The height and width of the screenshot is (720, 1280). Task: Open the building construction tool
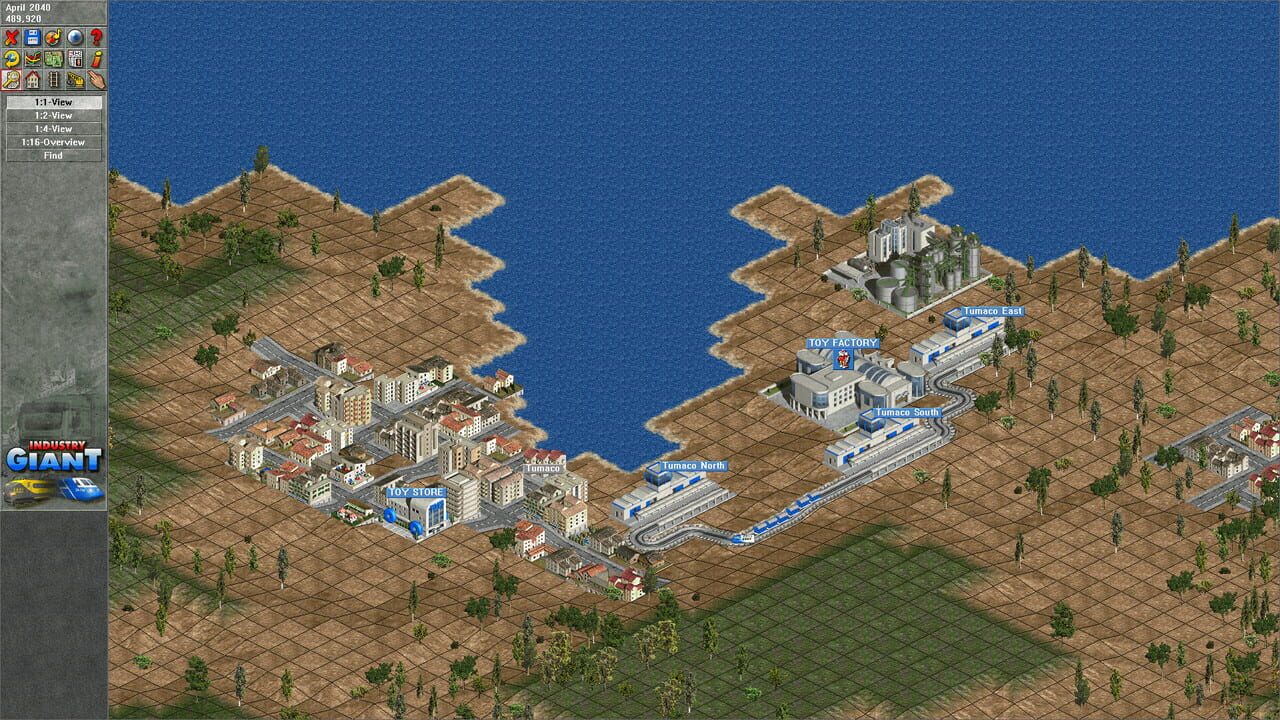(32, 80)
